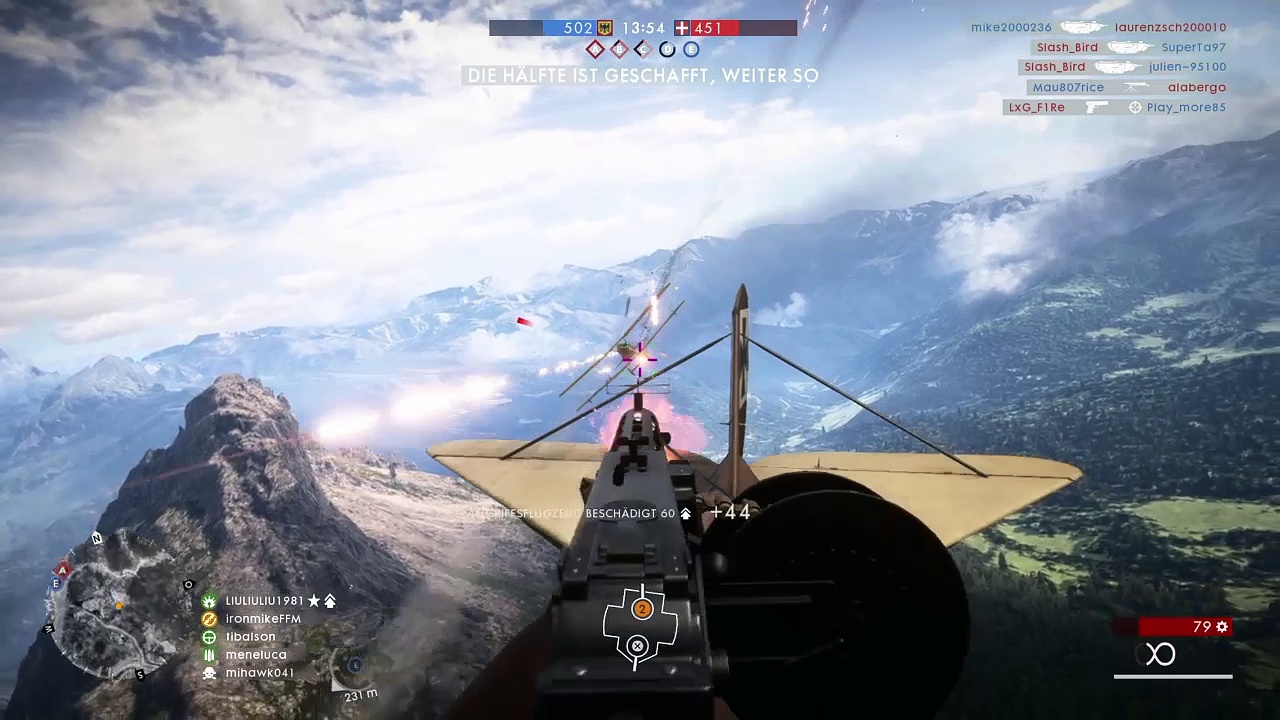Viewport: 1280px width, 720px height.
Task: Click kill feed entry for julien-95100
Action: pos(1187,67)
